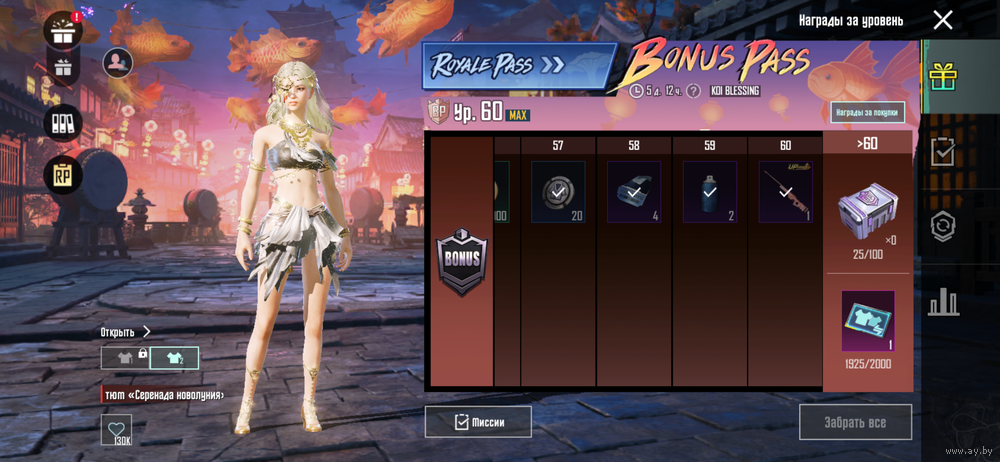Open the bar chart ranking sidebar tab
The width and height of the screenshot is (1000, 462).
[x=942, y=301]
